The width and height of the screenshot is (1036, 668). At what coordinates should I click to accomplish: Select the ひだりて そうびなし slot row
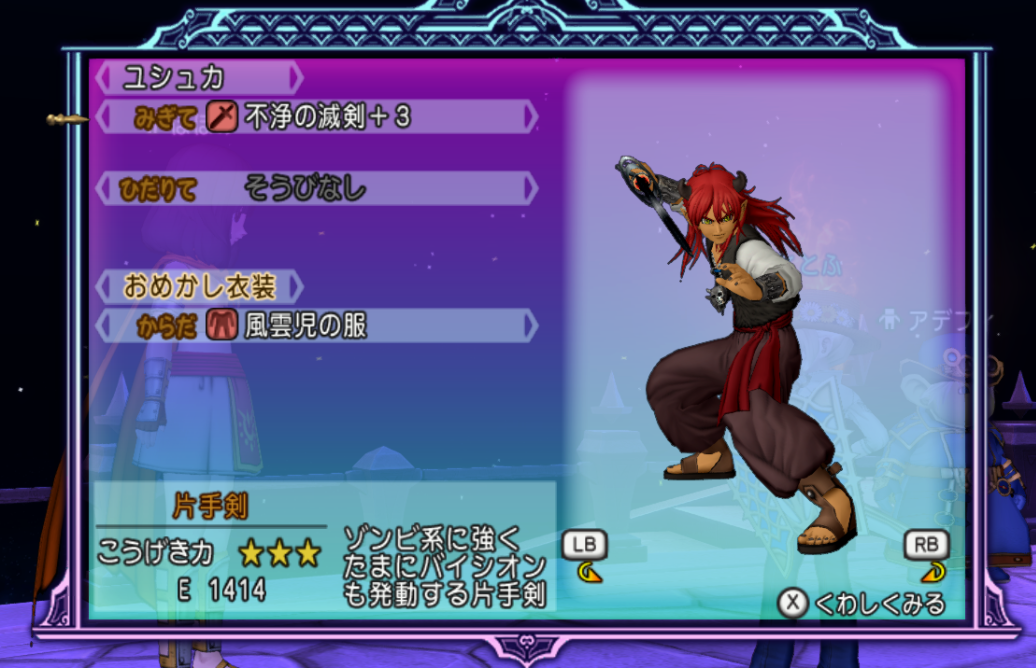click(316, 188)
